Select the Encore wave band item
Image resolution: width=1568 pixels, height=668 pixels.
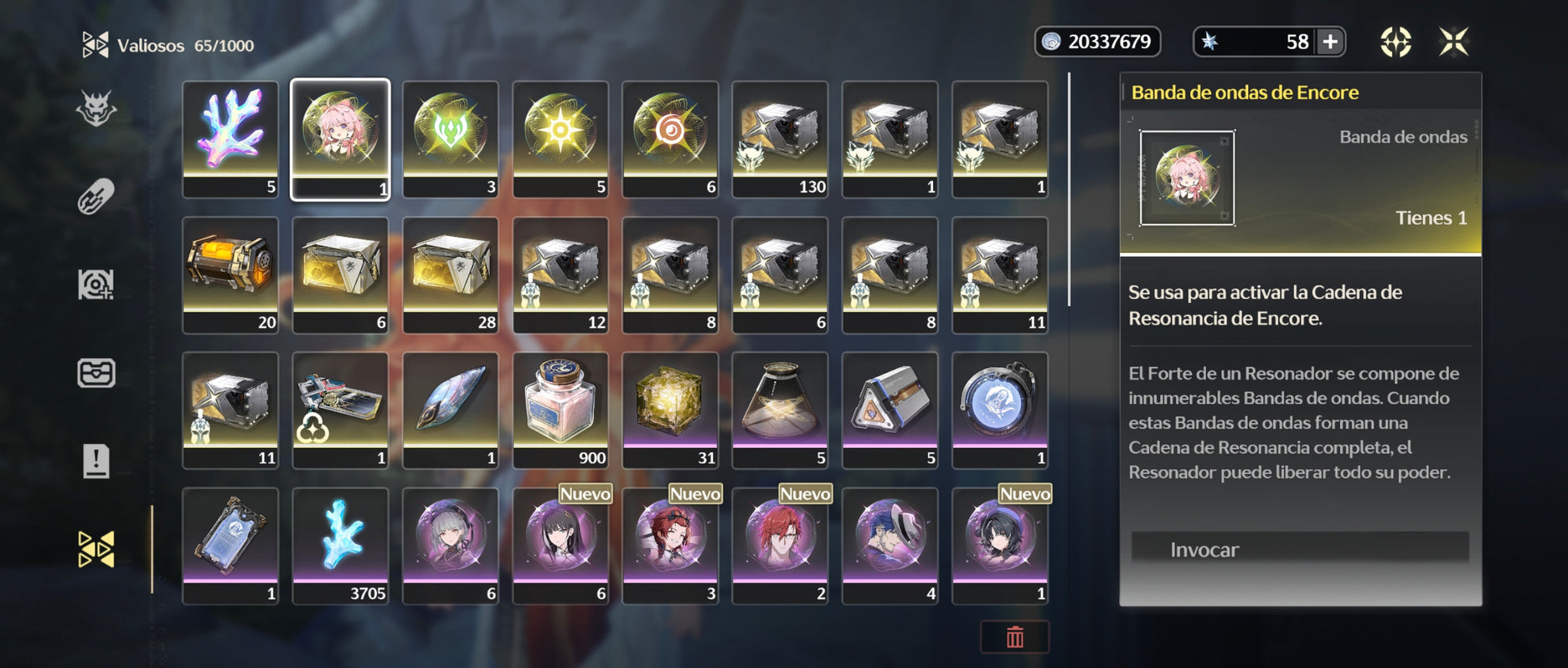(x=340, y=139)
